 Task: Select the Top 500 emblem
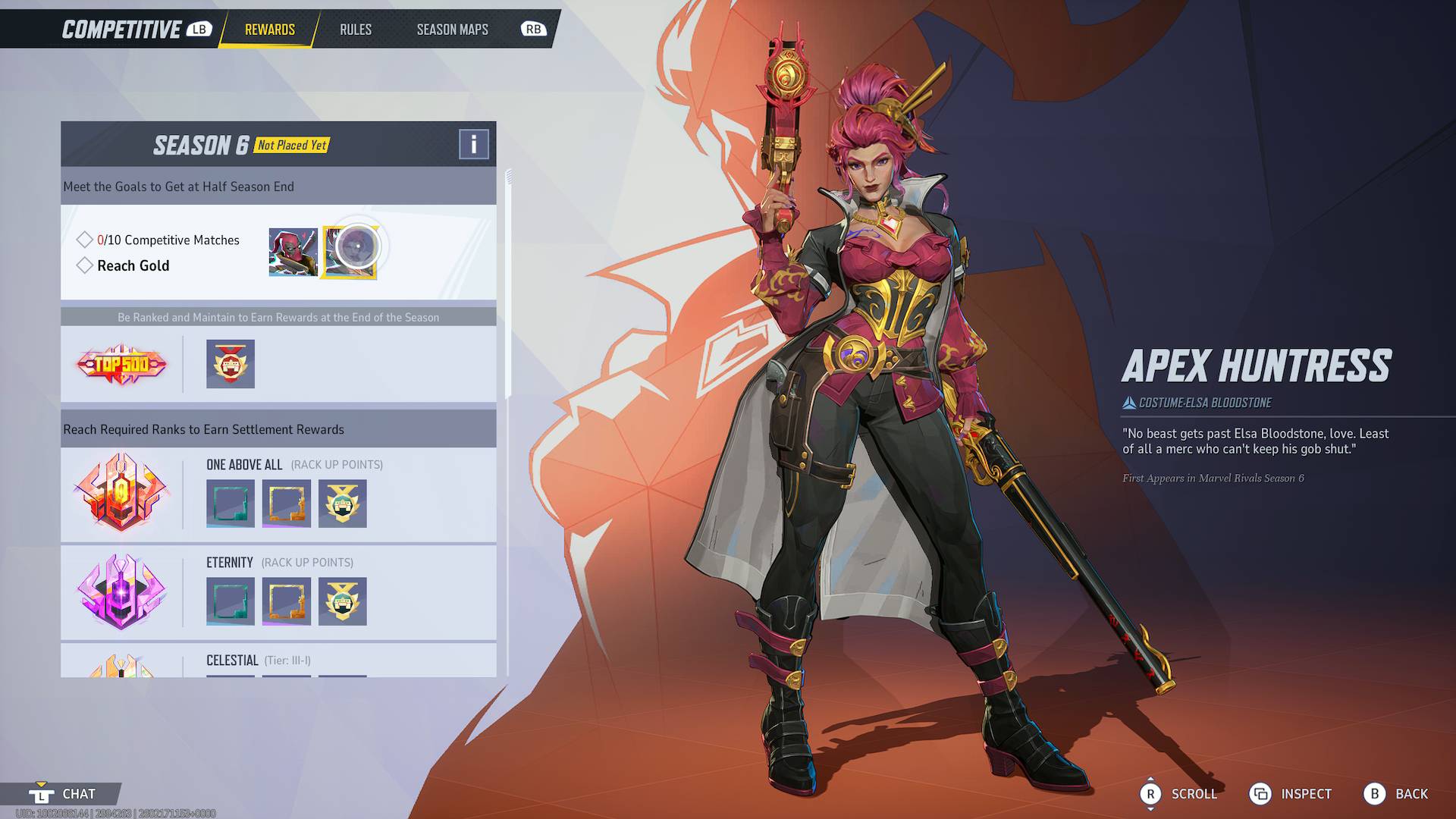[x=121, y=364]
